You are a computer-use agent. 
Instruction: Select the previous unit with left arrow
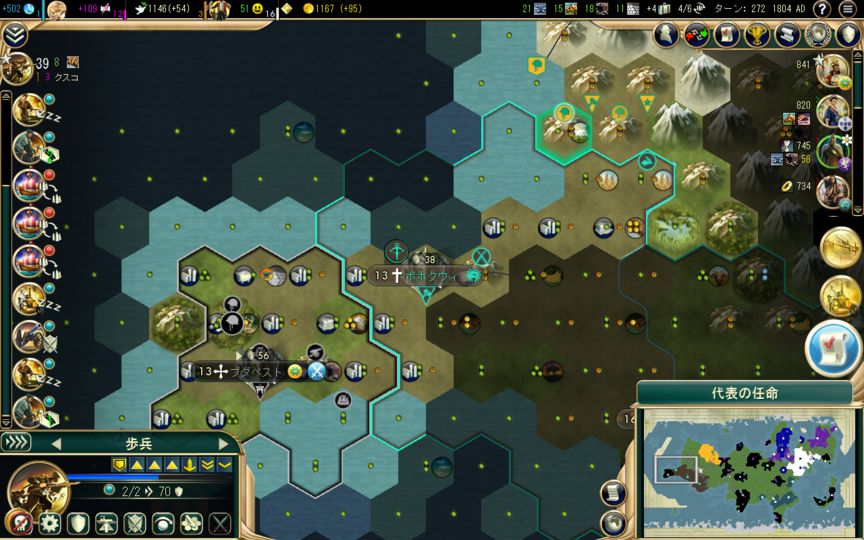tap(56, 443)
